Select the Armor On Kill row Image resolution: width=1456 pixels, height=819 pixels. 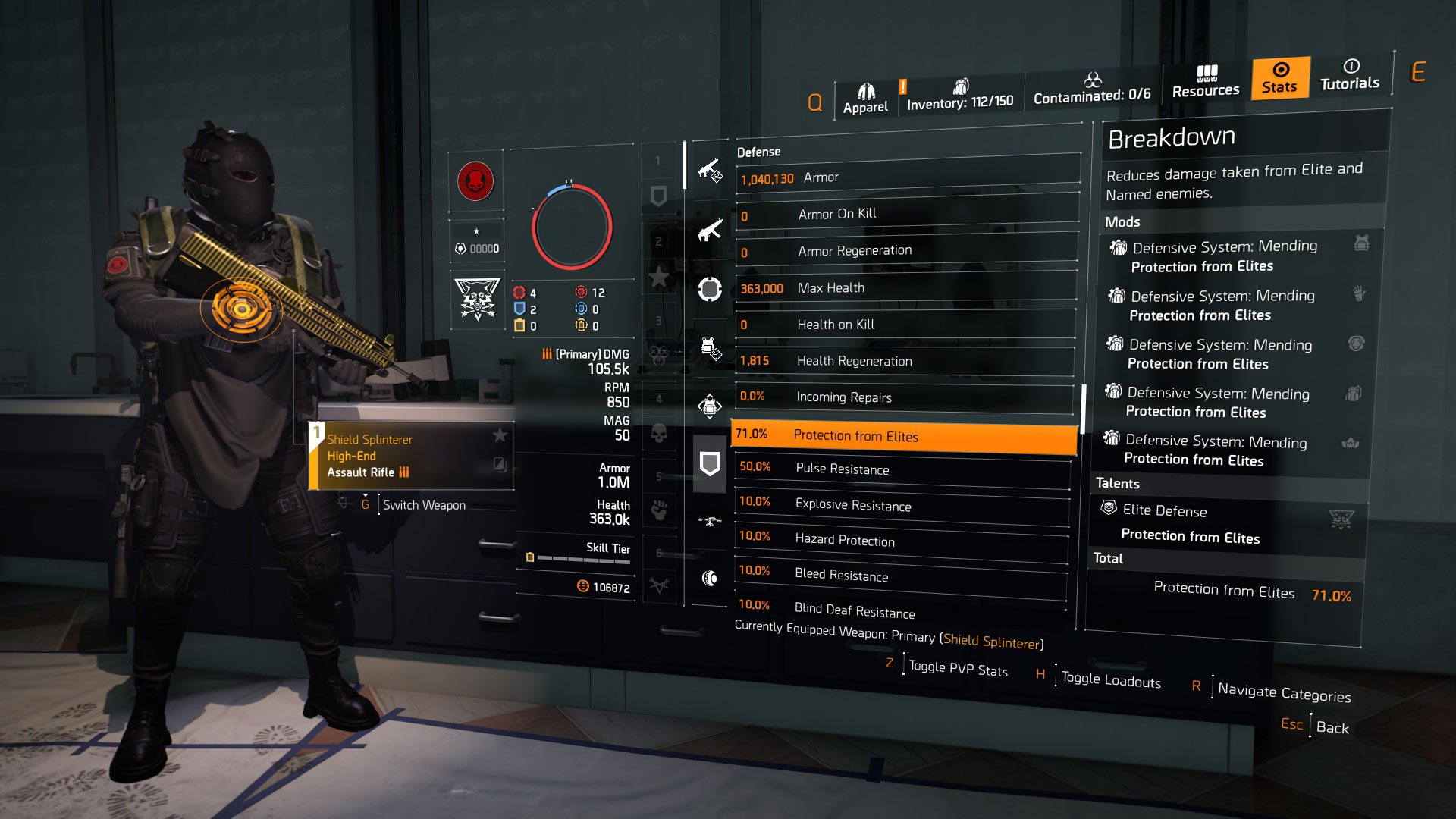(x=906, y=215)
